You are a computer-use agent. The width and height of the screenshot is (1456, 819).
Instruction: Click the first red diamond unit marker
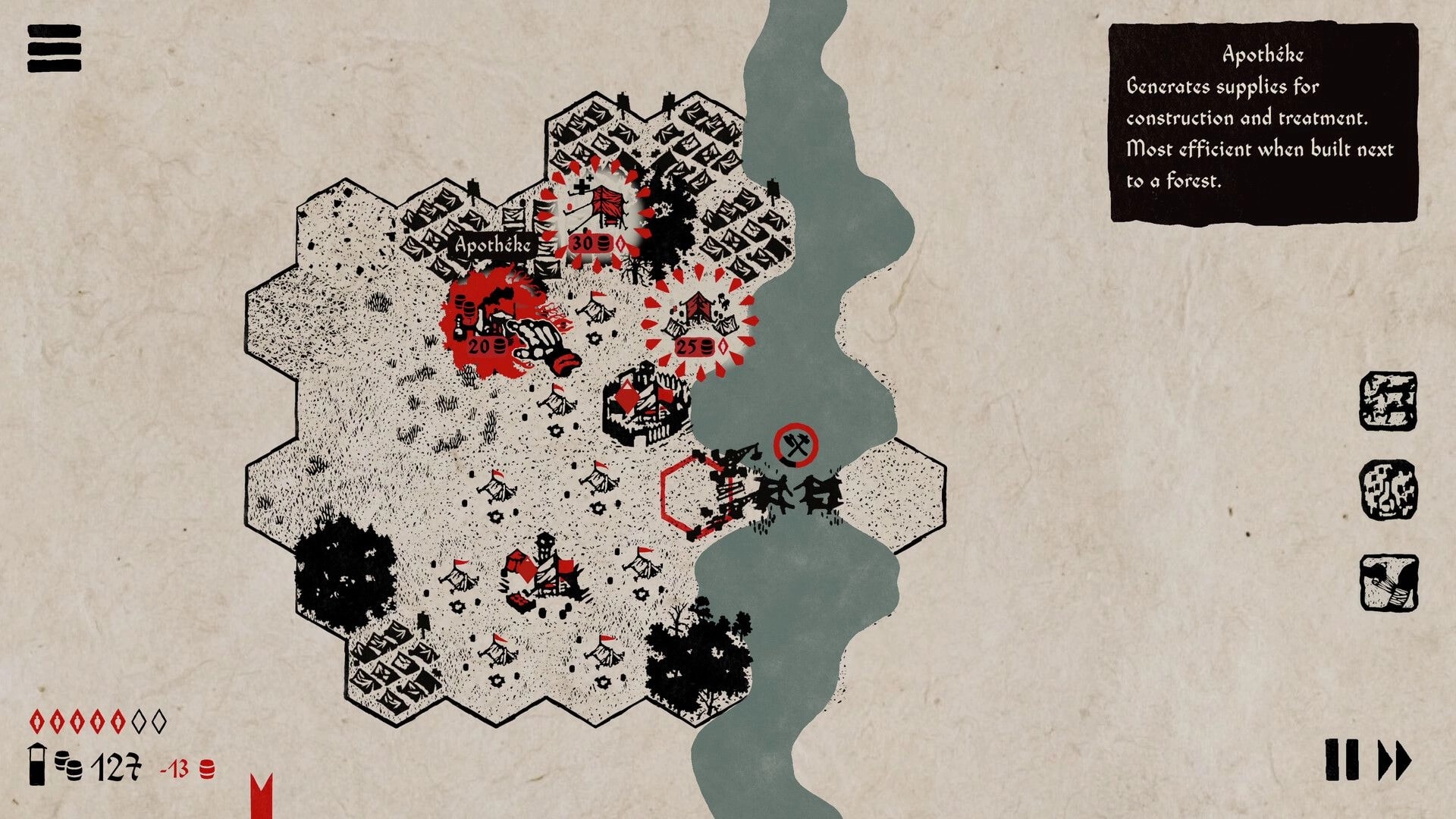(37, 722)
